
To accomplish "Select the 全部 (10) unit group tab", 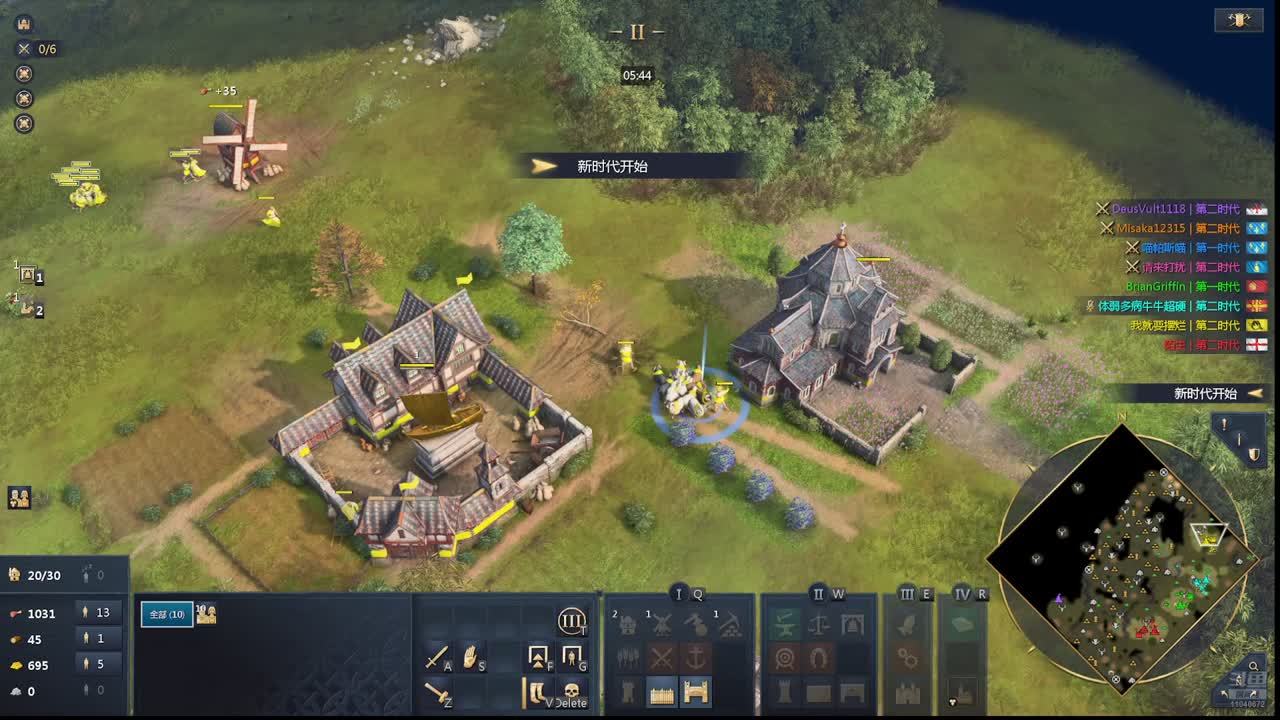I will click(166, 614).
